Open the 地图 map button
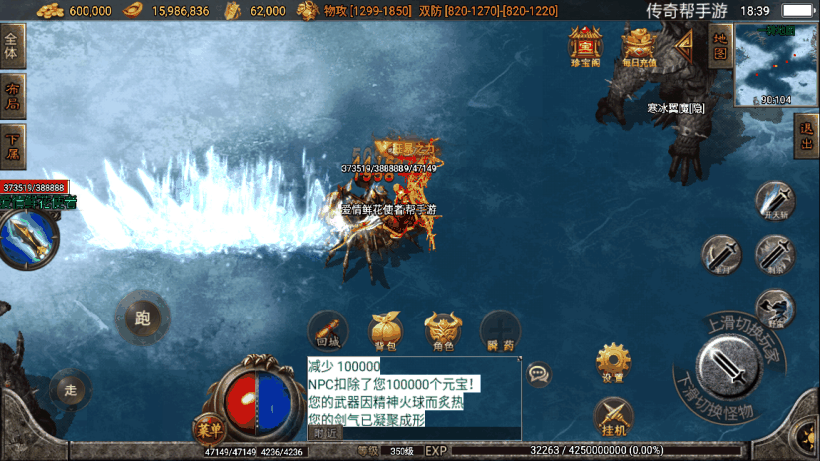820x461 pixels. (718, 44)
